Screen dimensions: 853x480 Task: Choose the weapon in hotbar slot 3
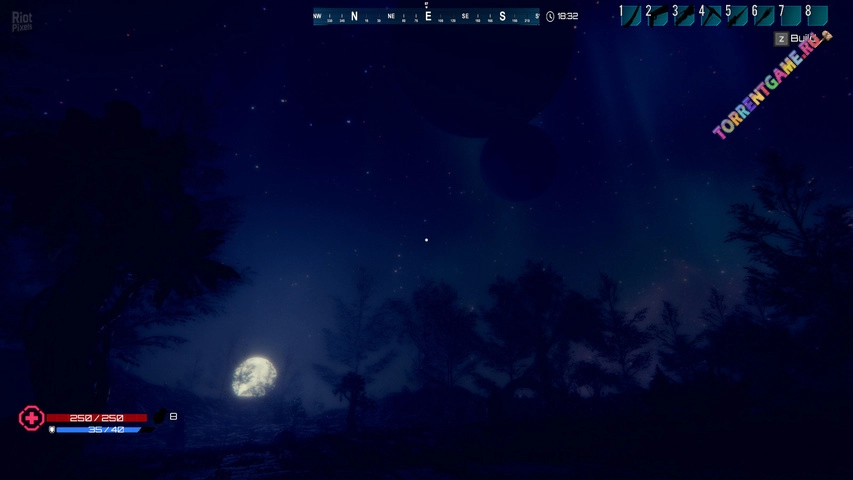coord(684,15)
